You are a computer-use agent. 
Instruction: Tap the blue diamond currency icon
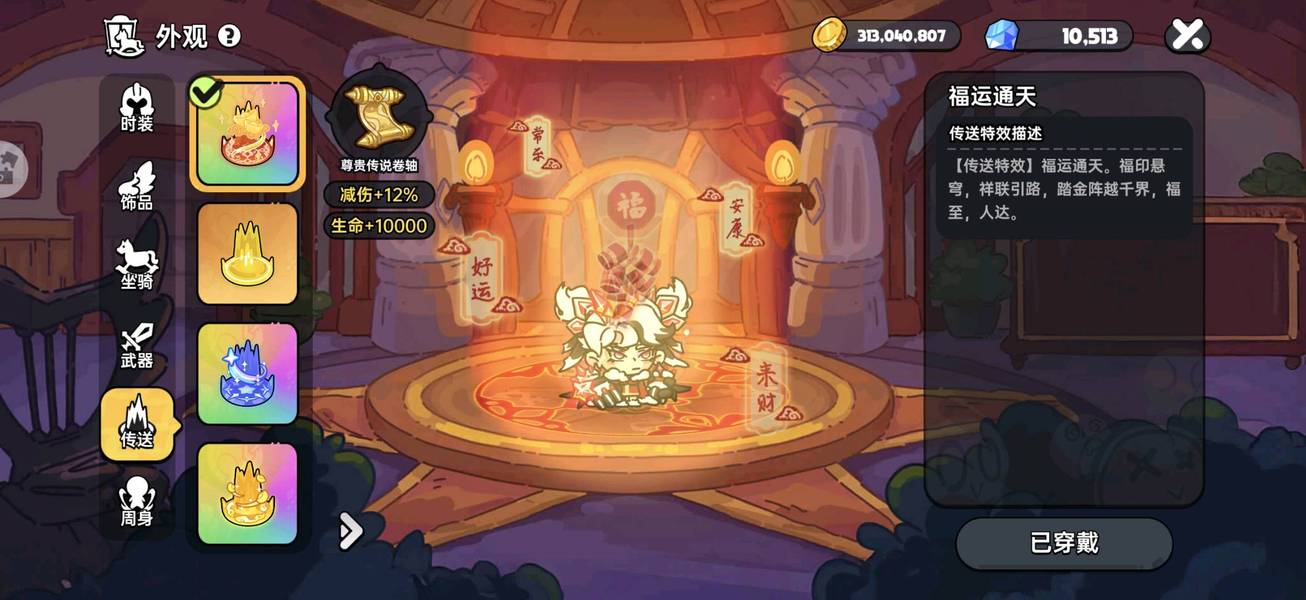1000,36
